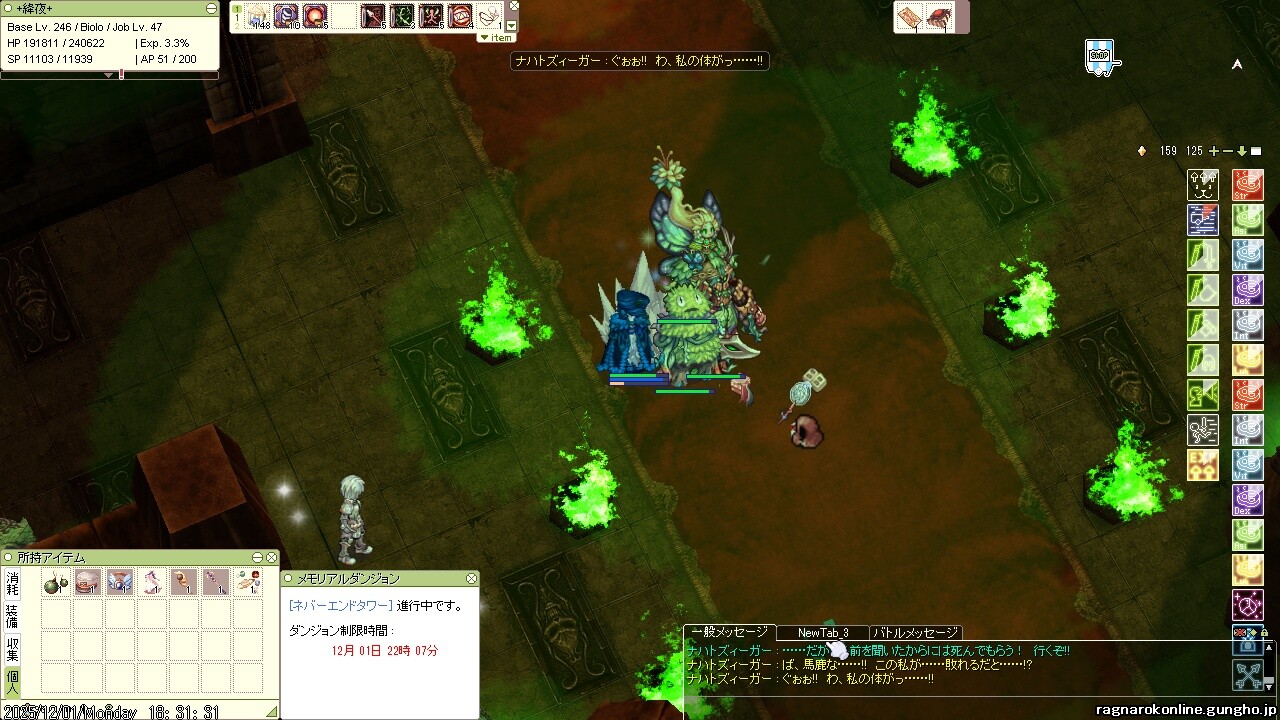Minimize the character status window
The height and width of the screenshot is (720, 1280).
tap(211, 8)
